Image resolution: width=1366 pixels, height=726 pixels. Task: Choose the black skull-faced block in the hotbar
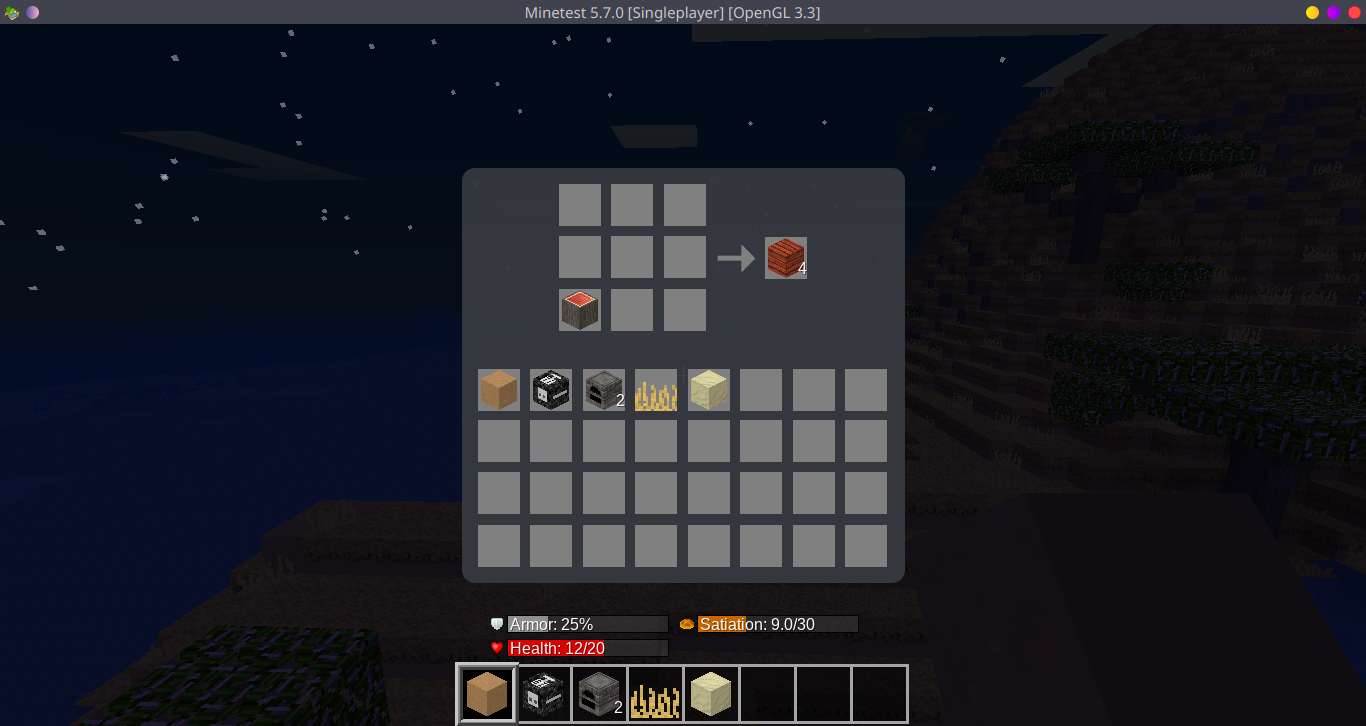coord(544,694)
